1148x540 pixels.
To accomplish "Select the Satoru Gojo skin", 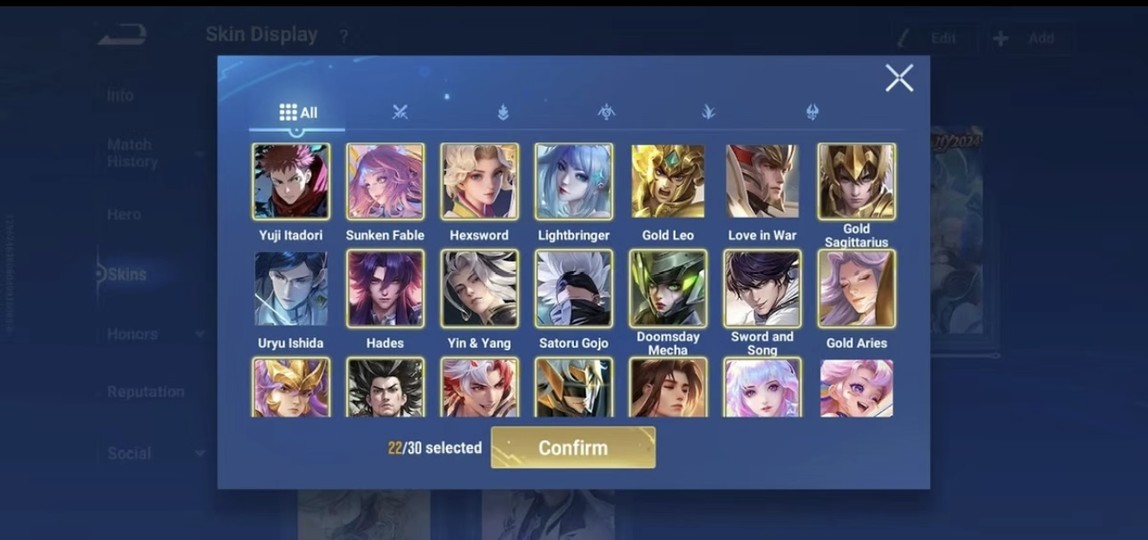I will [574, 289].
